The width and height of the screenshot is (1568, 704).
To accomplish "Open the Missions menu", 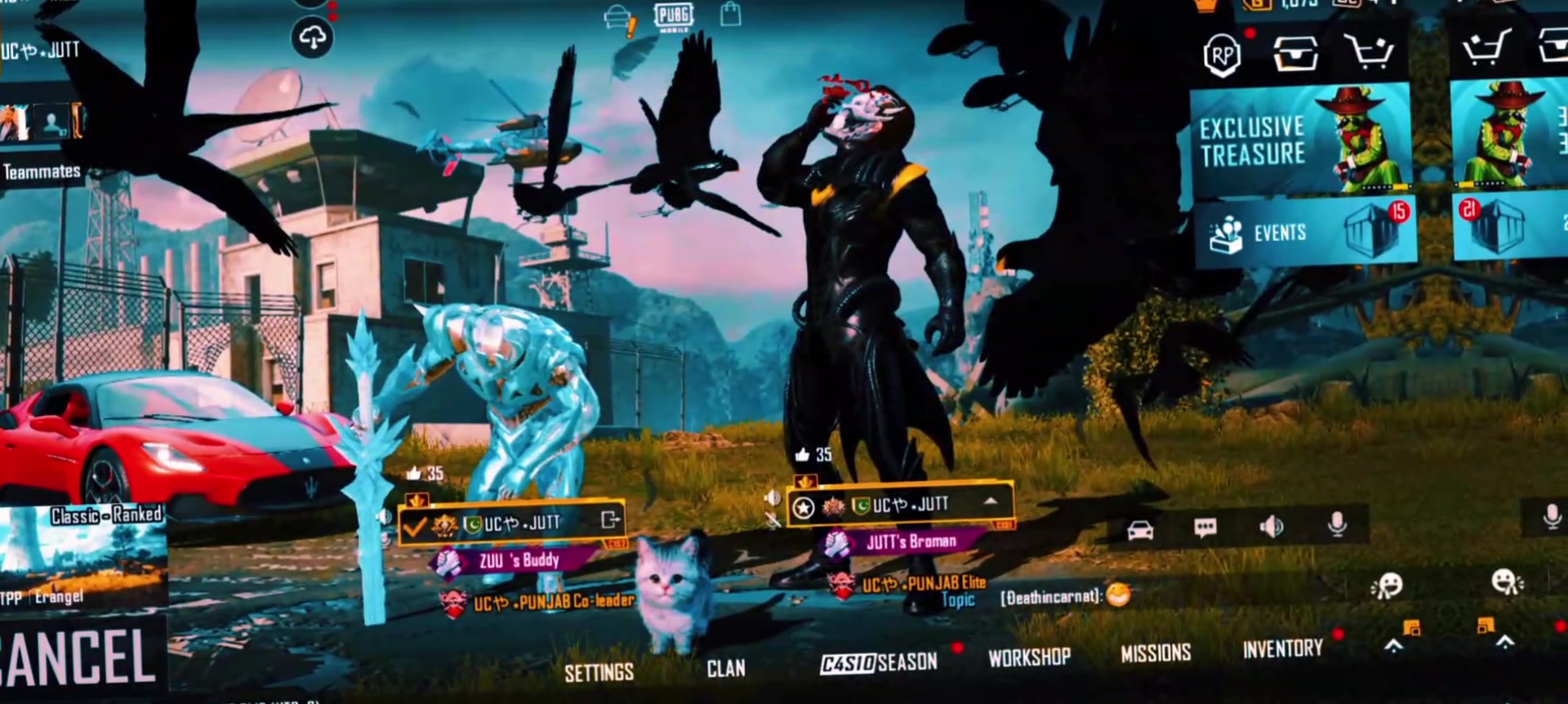I will [1156, 653].
